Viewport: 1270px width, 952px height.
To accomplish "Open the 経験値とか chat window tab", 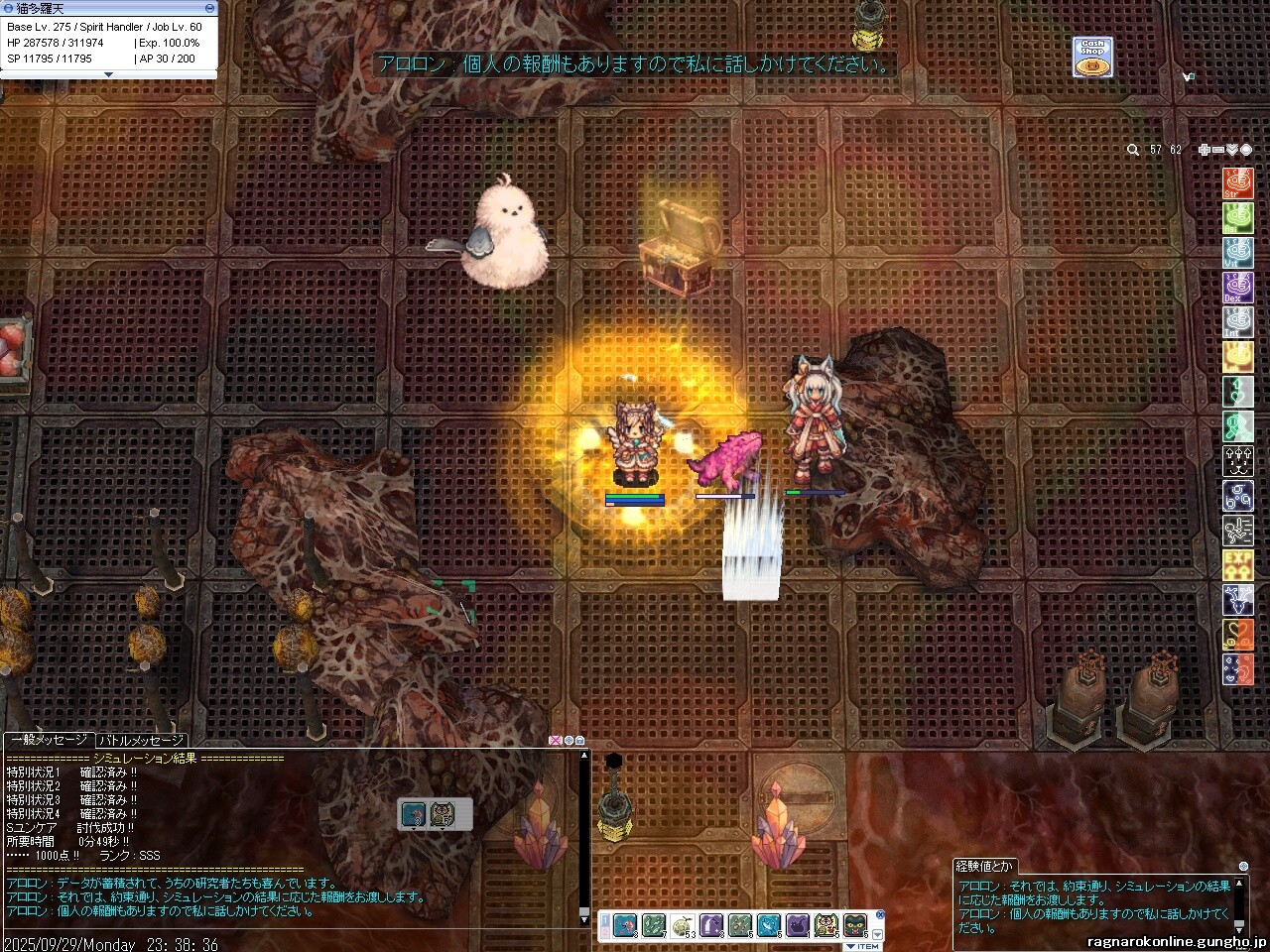I will 984,867.
